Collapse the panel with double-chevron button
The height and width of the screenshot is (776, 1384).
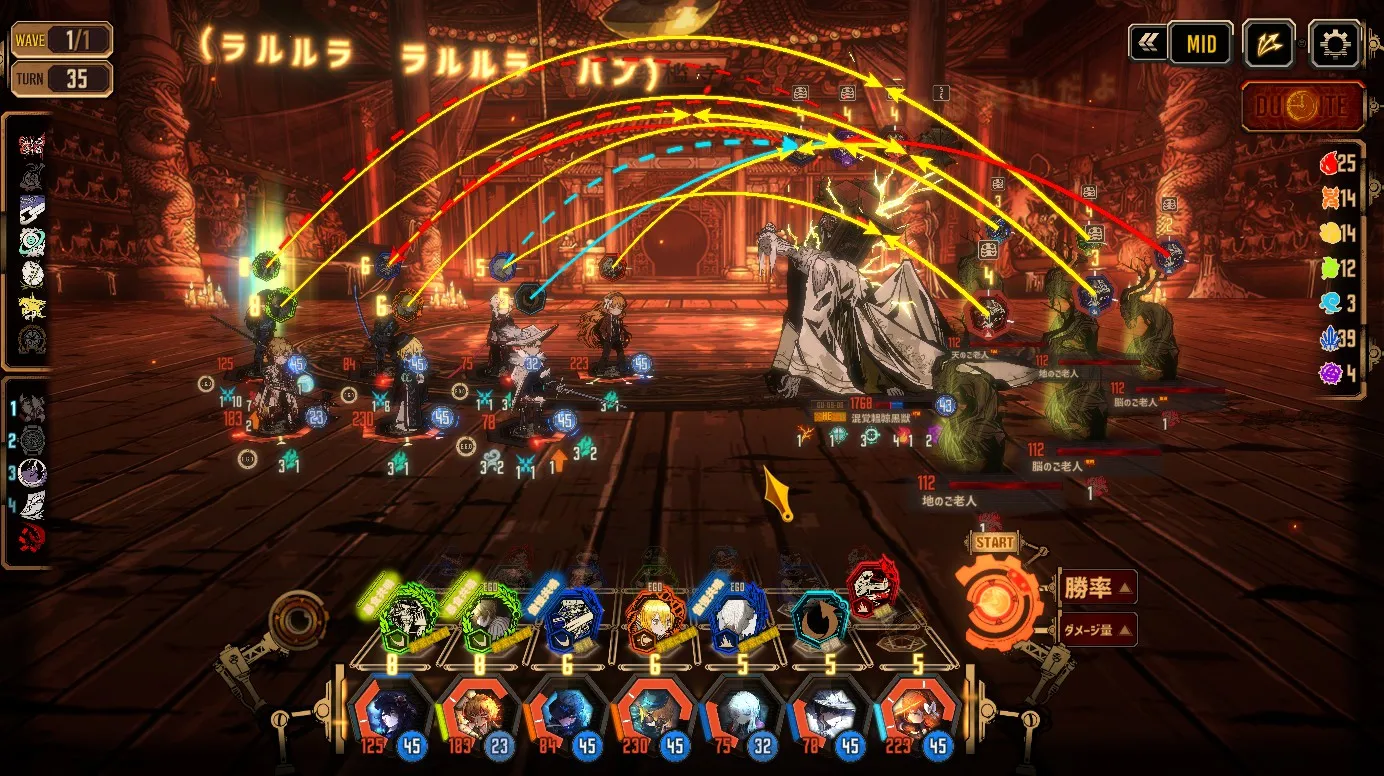1147,44
